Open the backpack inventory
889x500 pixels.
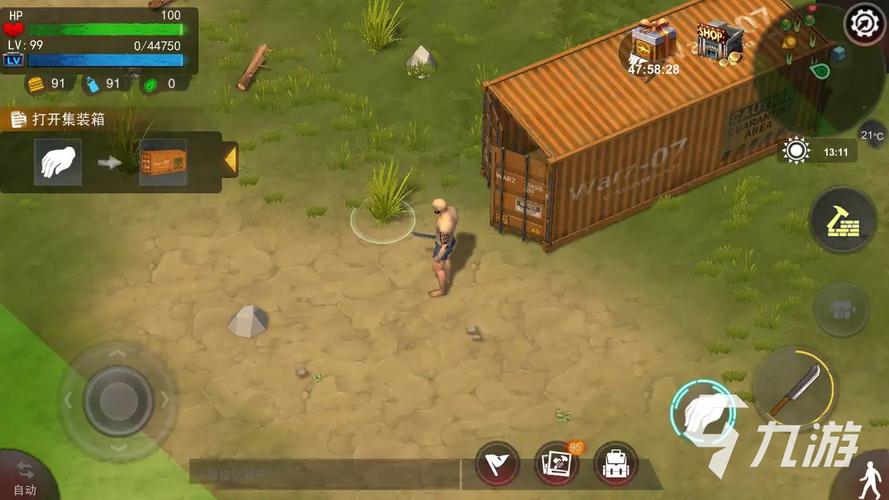point(616,463)
